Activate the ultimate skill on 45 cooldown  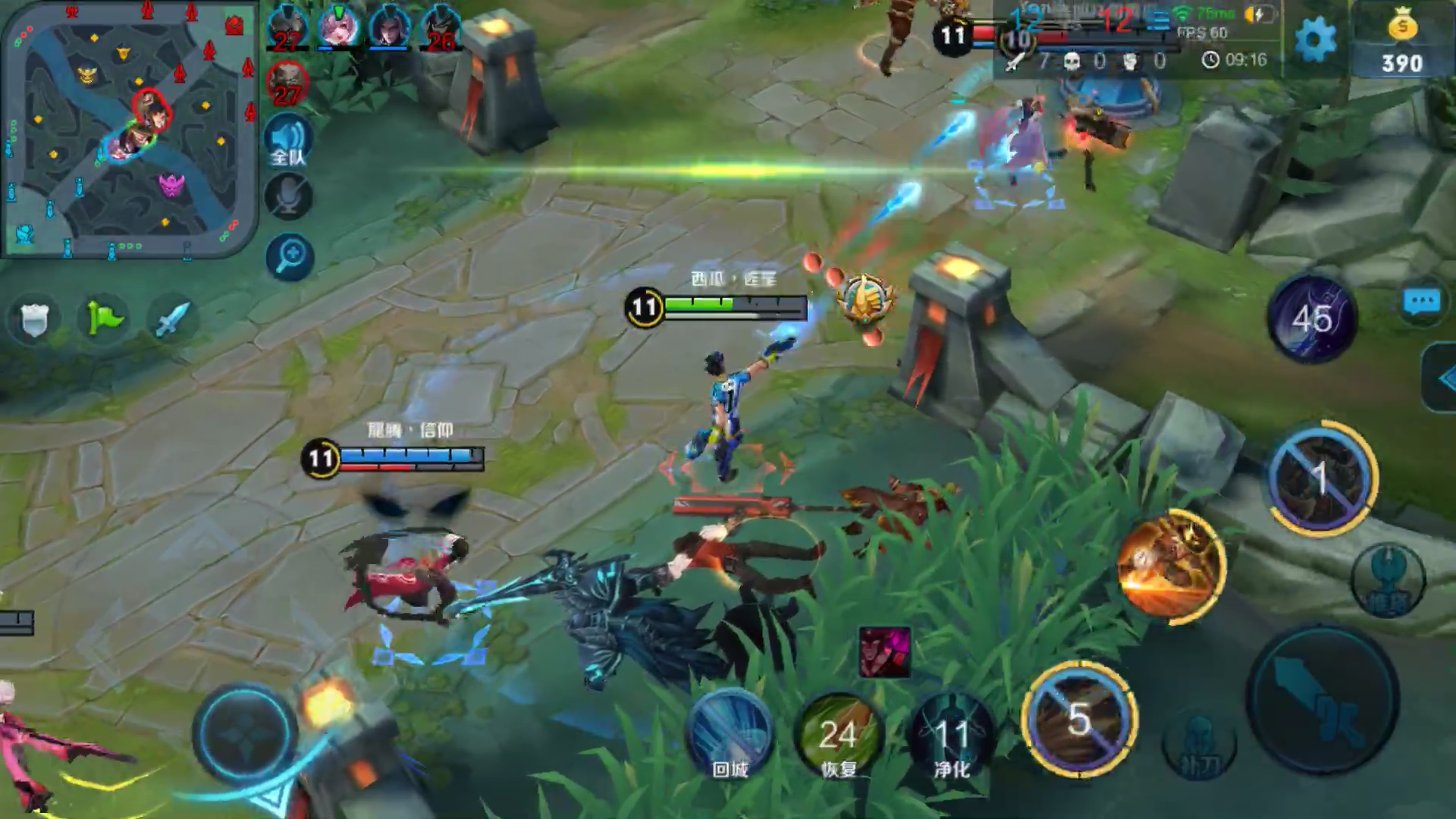pyautogui.click(x=1313, y=318)
